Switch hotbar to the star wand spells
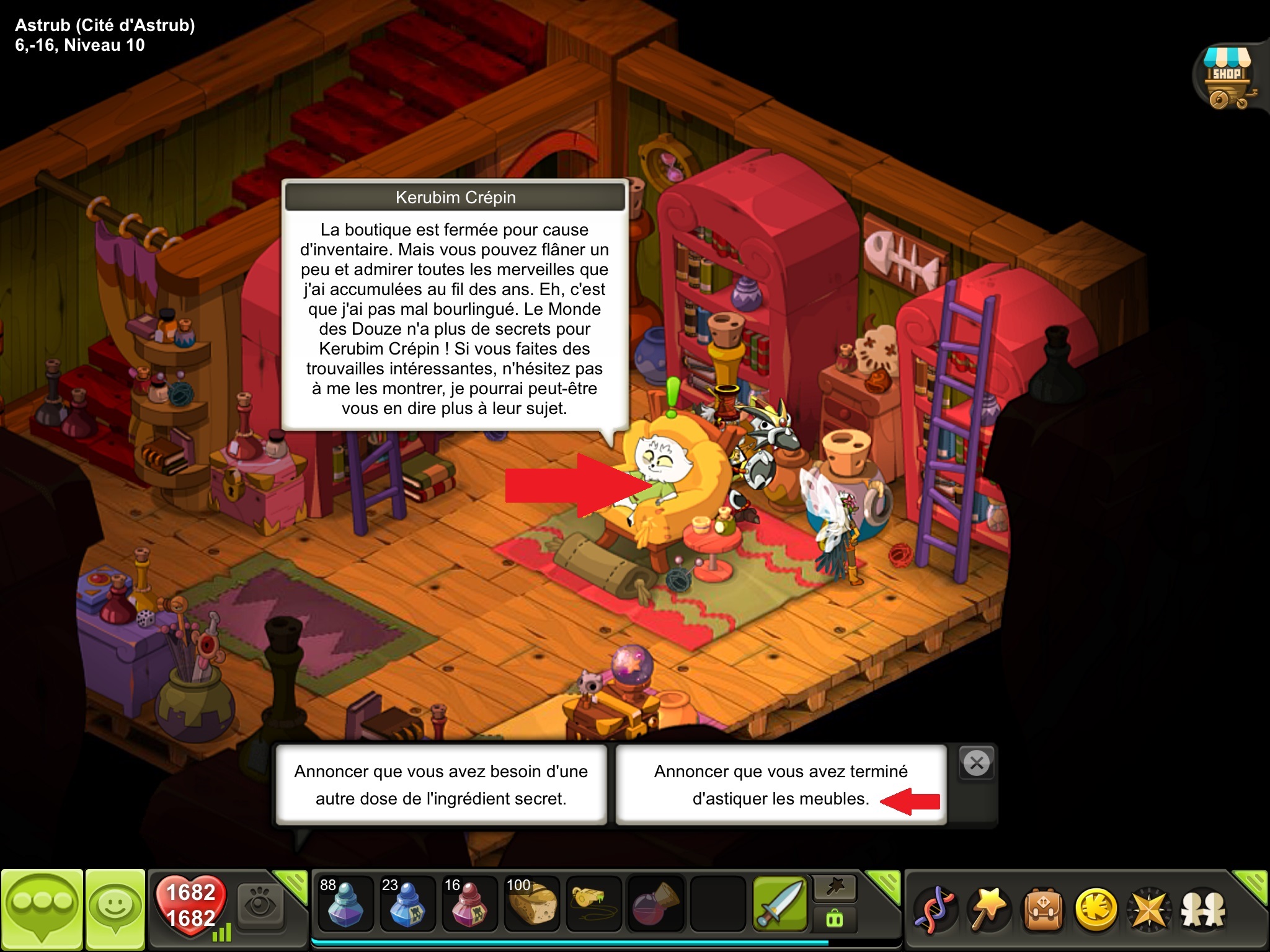The height and width of the screenshot is (952, 1270). (x=835, y=889)
